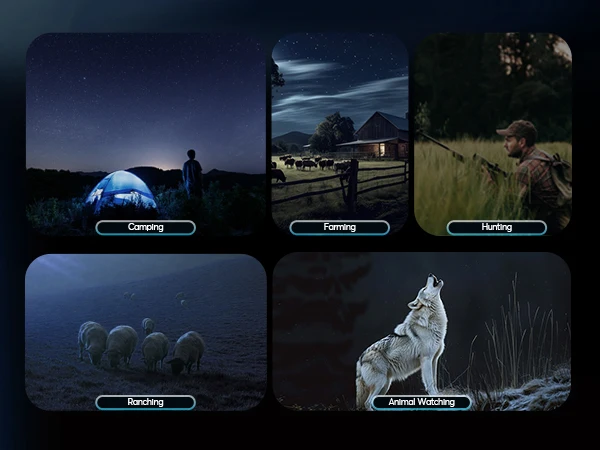
Task: Select the Animal Watching label
Action: [421, 402]
